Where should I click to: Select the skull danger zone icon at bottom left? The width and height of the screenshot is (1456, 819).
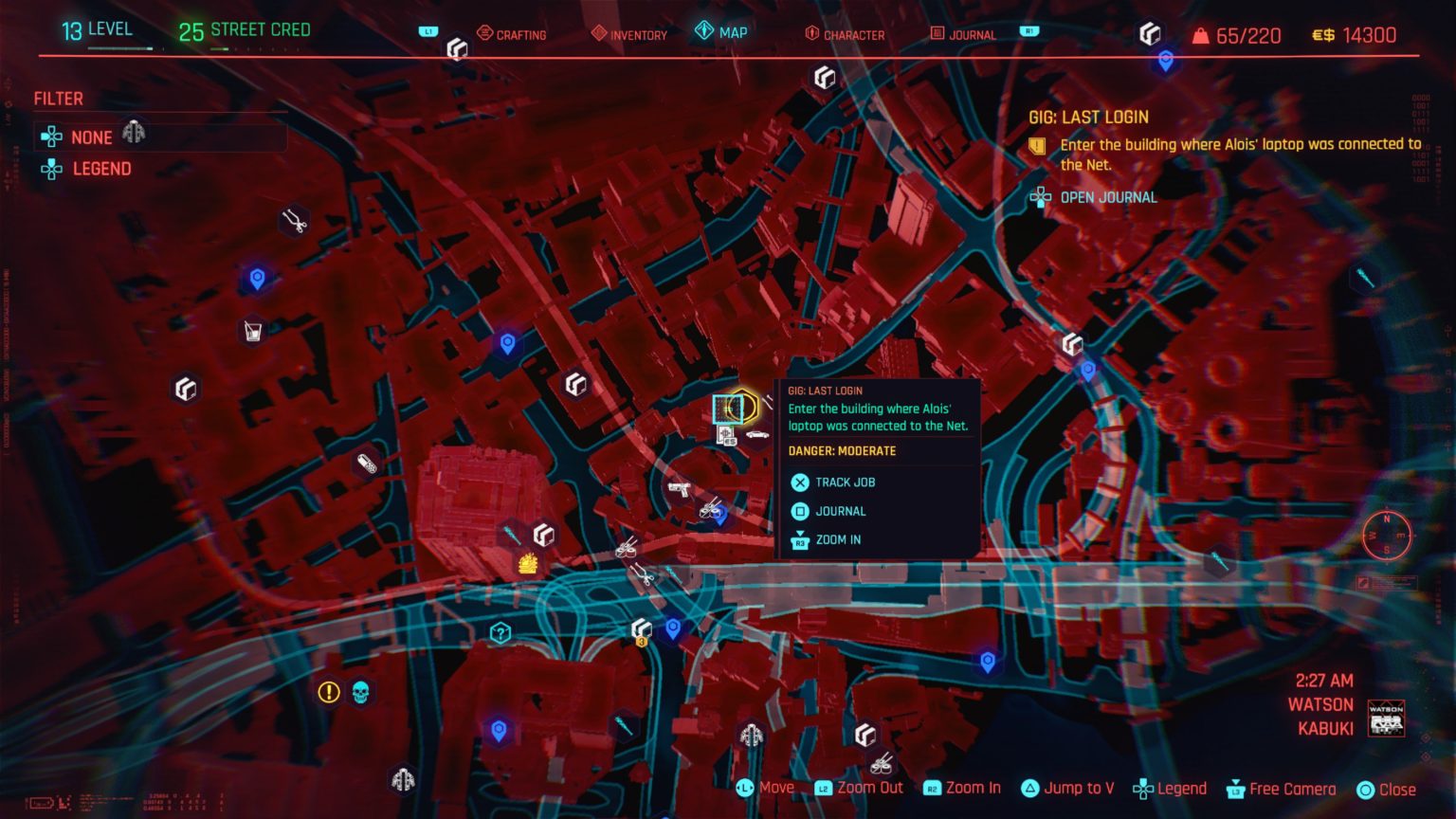[358, 690]
